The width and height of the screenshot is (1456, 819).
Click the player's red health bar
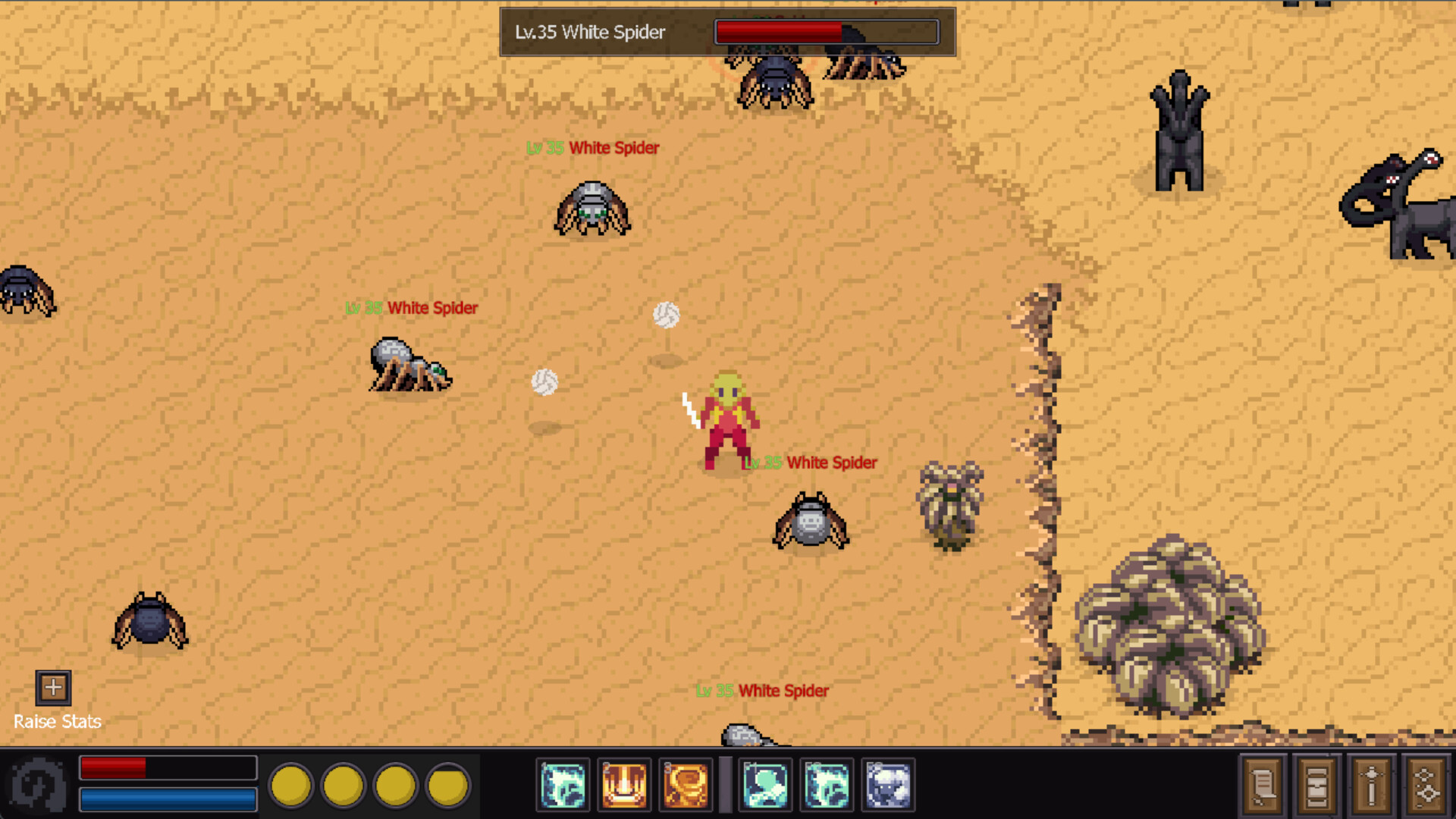pyautogui.click(x=168, y=767)
